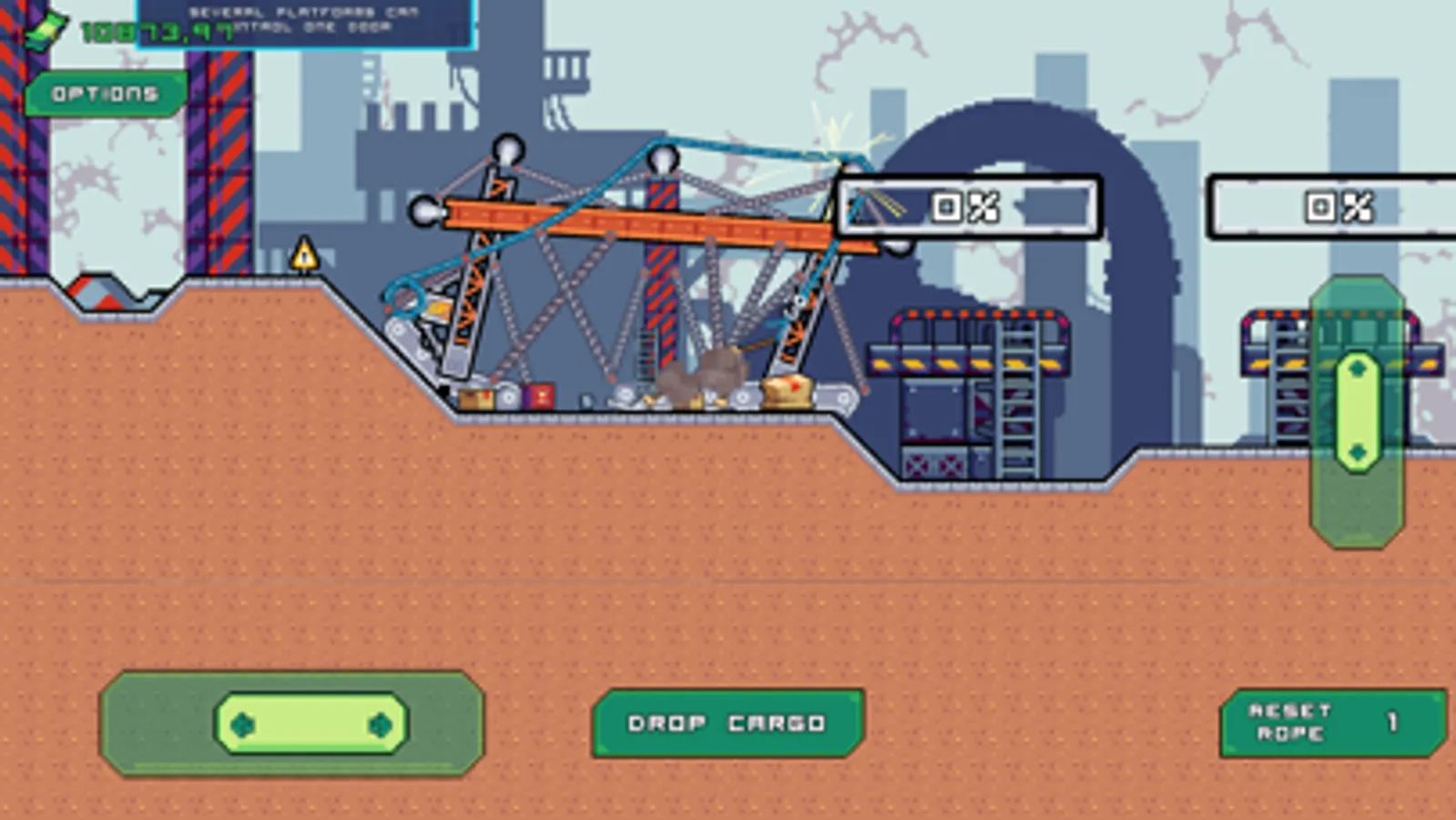Toggle the green vertical platform switch on the right
Viewport: 1456px width, 820px height.
tap(1358, 410)
